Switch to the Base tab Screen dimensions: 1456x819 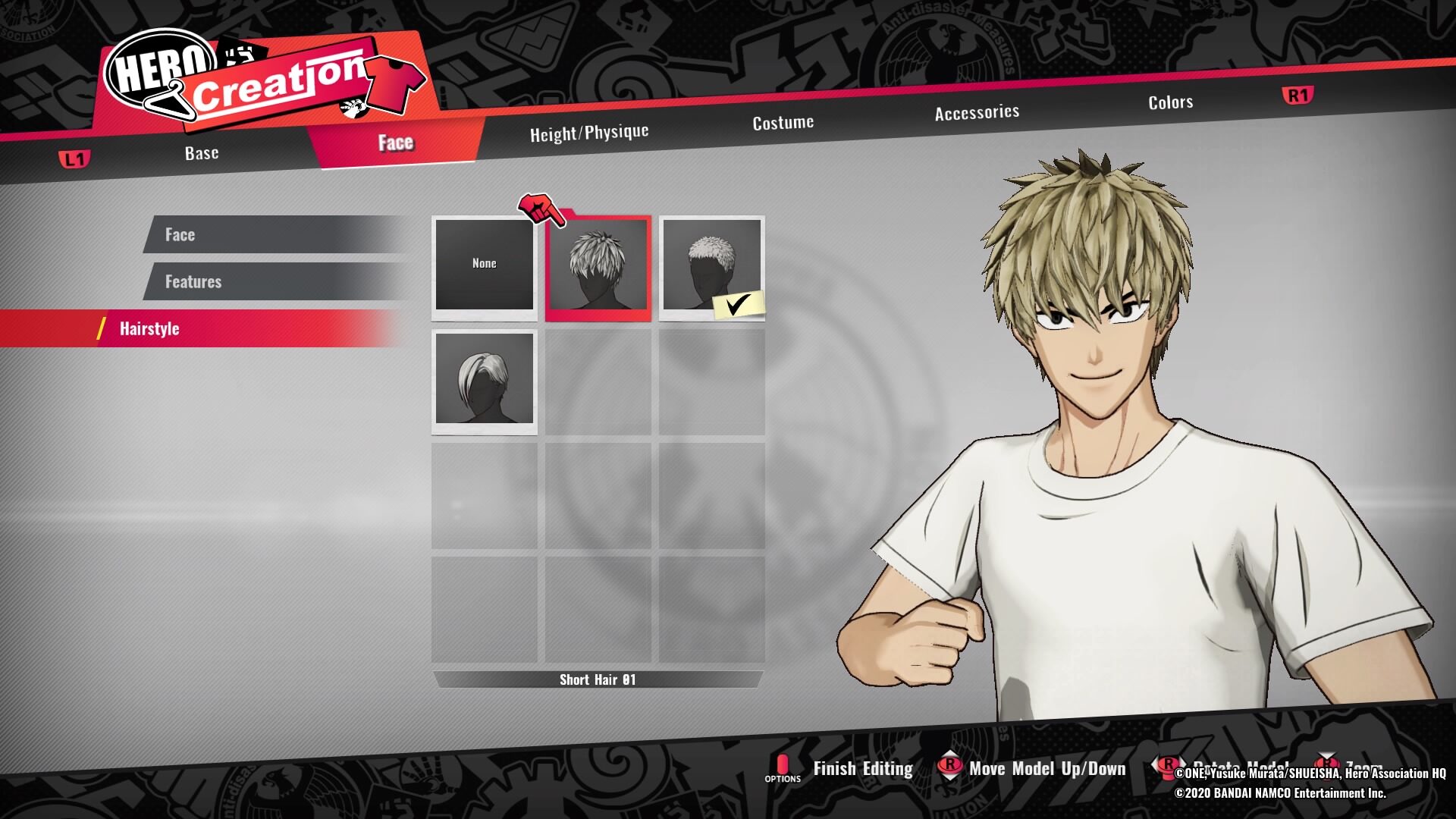[202, 153]
